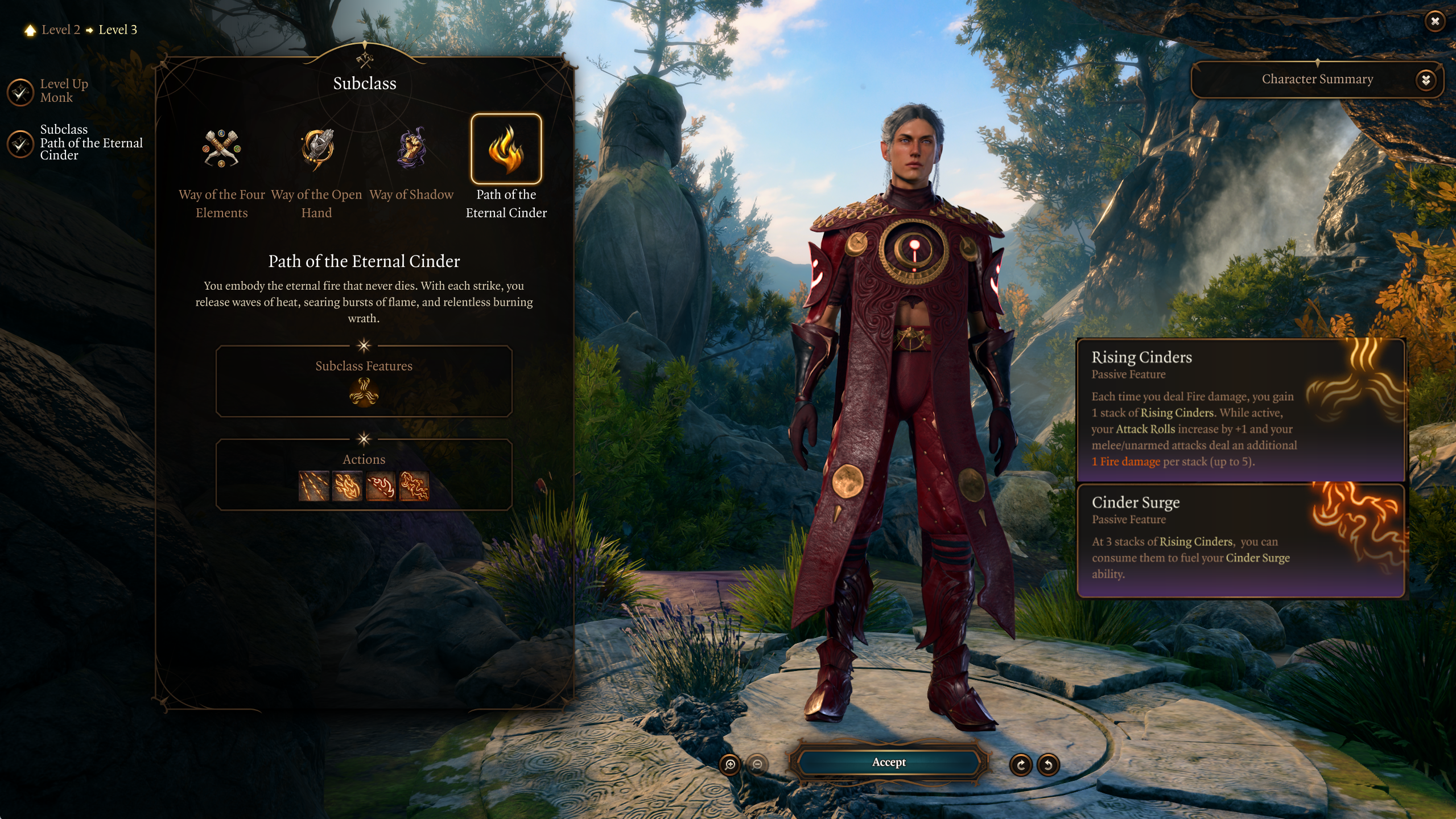1456x819 pixels.
Task: Close the level-up screen
Action: (x=1435, y=22)
